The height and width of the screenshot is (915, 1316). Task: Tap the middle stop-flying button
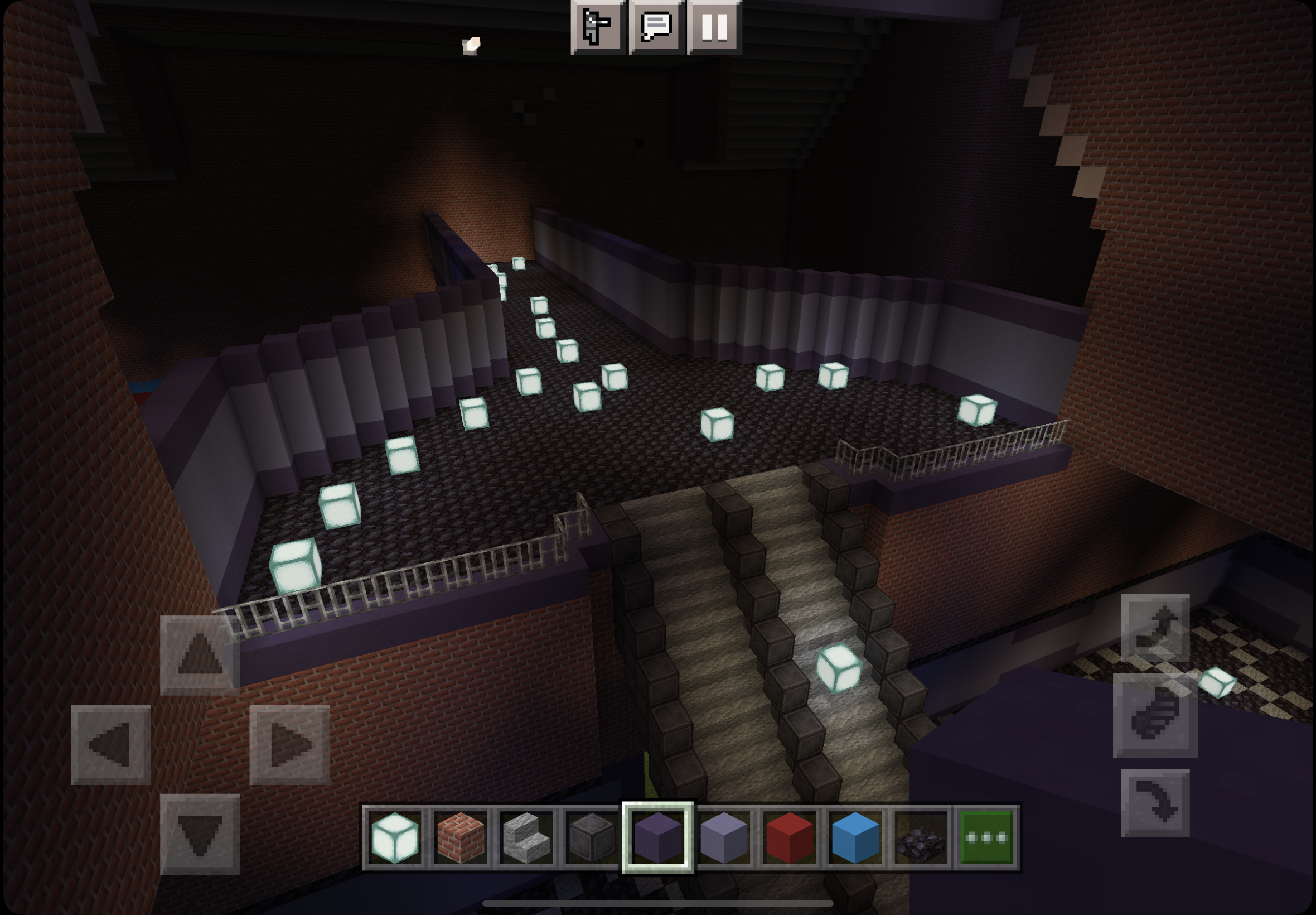pyautogui.click(x=1155, y=715)
